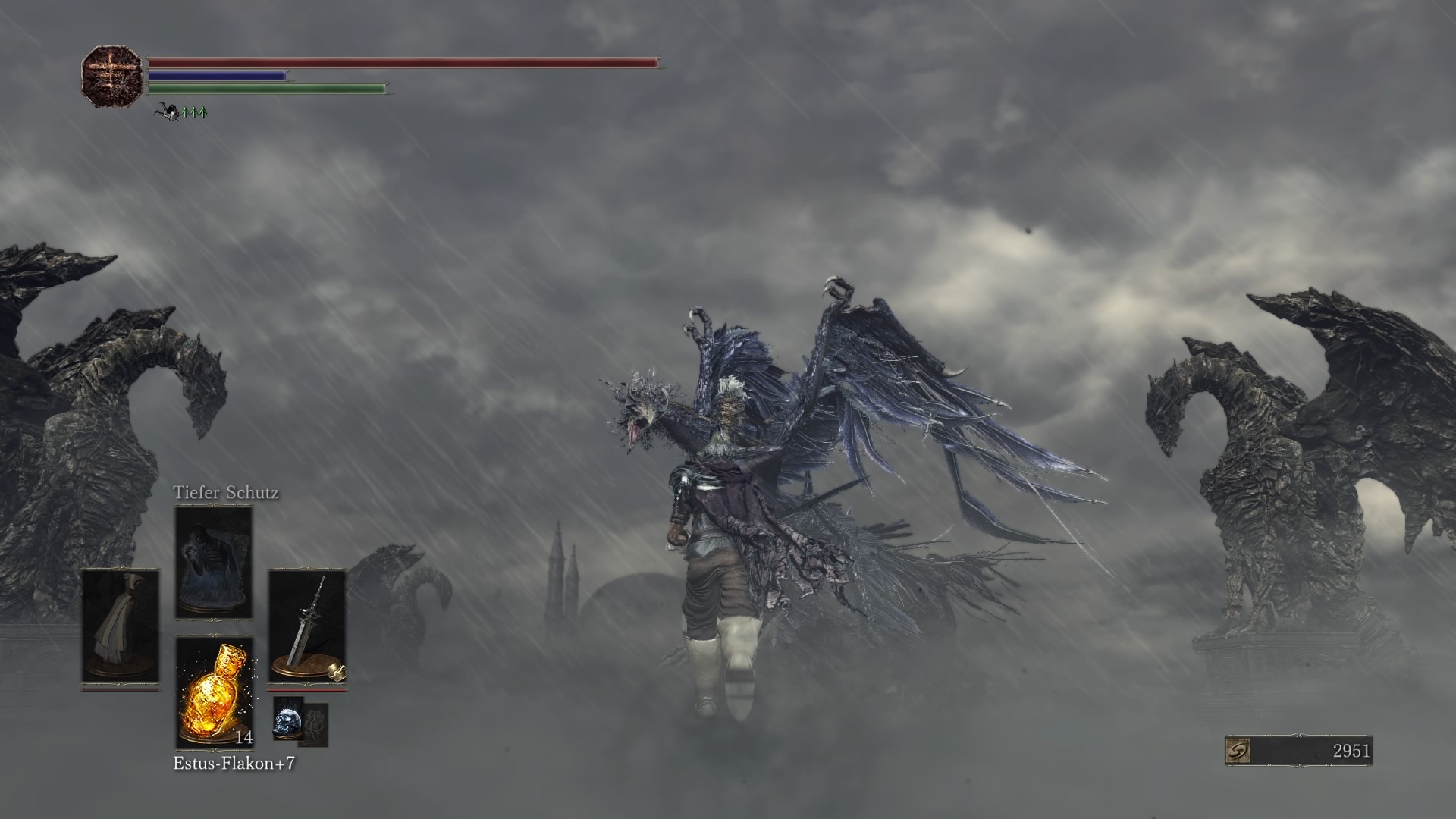
Task: Select the Tiefer Schutz spell slot
Action: [214, 562]
